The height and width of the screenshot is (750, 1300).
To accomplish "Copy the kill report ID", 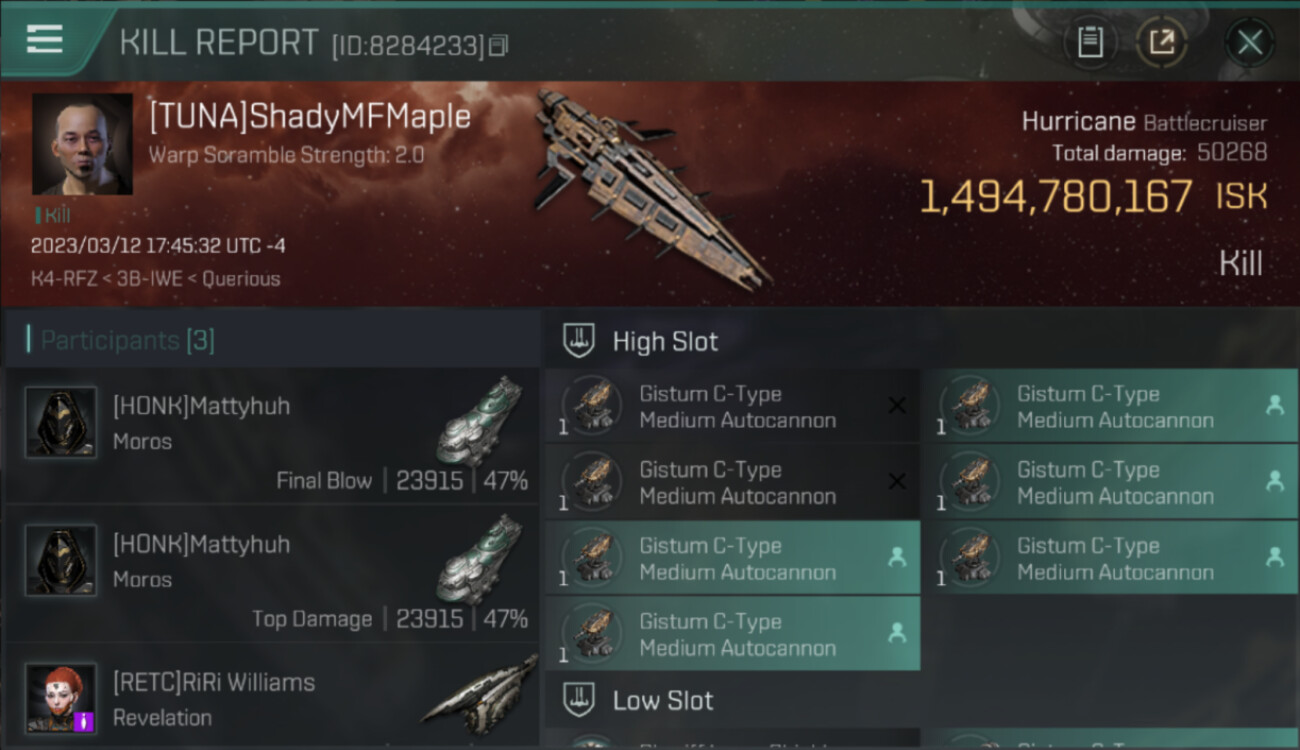I will tap(498, 45).
